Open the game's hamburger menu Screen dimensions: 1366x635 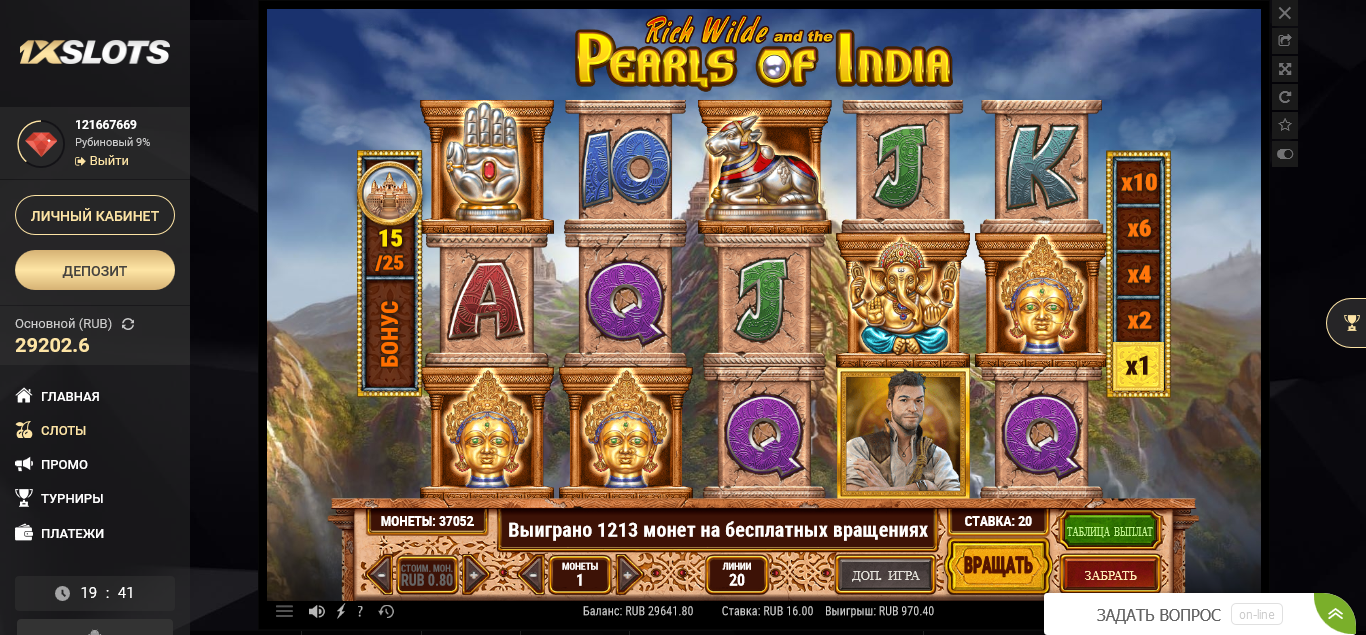(284, 611)
